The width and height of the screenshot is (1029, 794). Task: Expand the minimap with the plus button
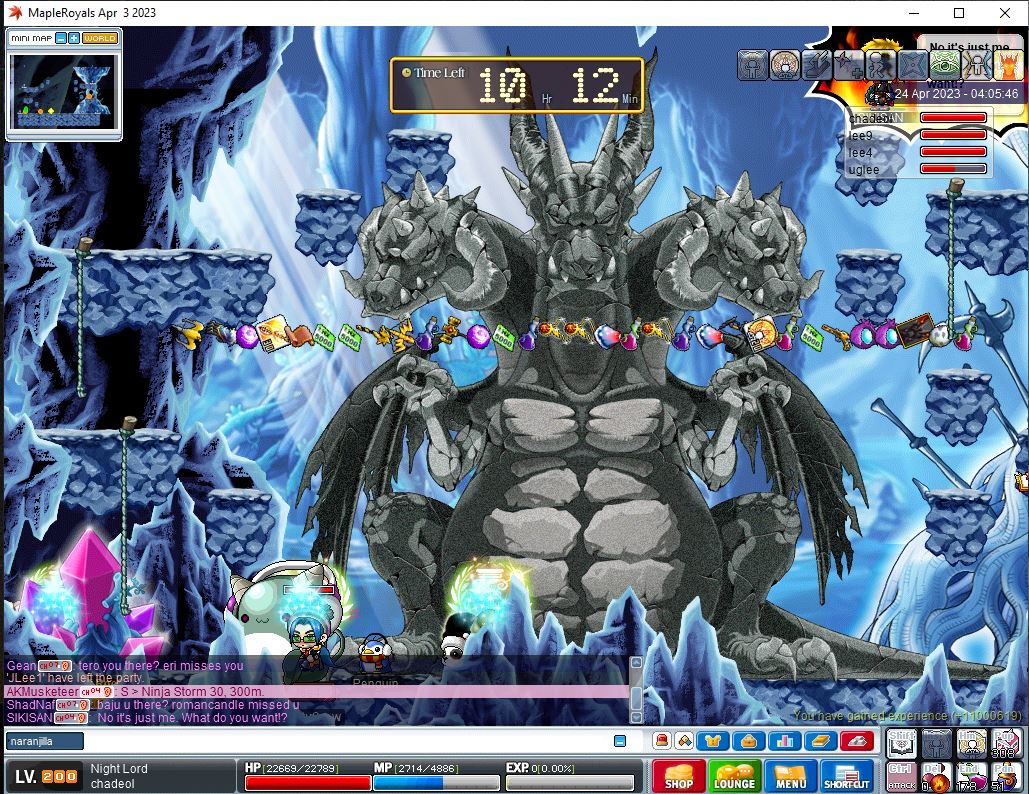point(74,38)
